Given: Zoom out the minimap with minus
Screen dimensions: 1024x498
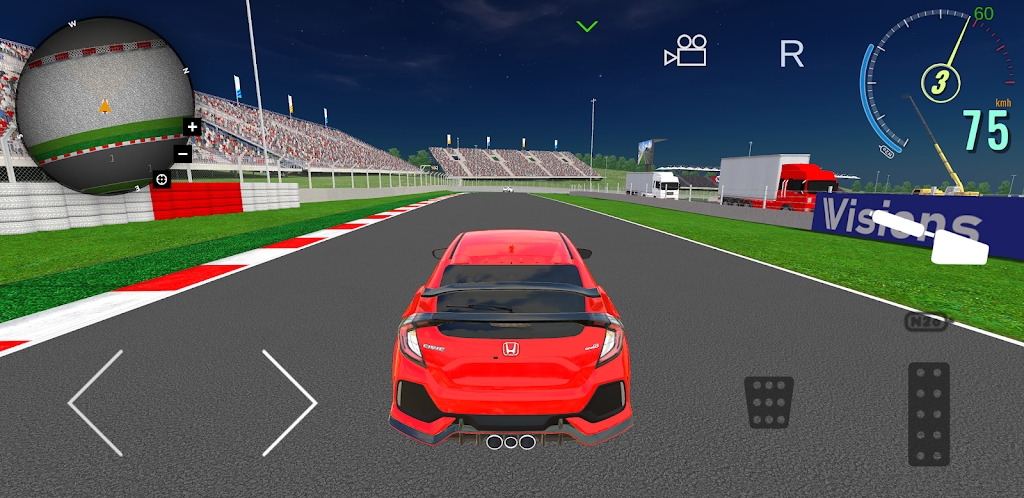Looking at the screenshot, I should (183, 154).
